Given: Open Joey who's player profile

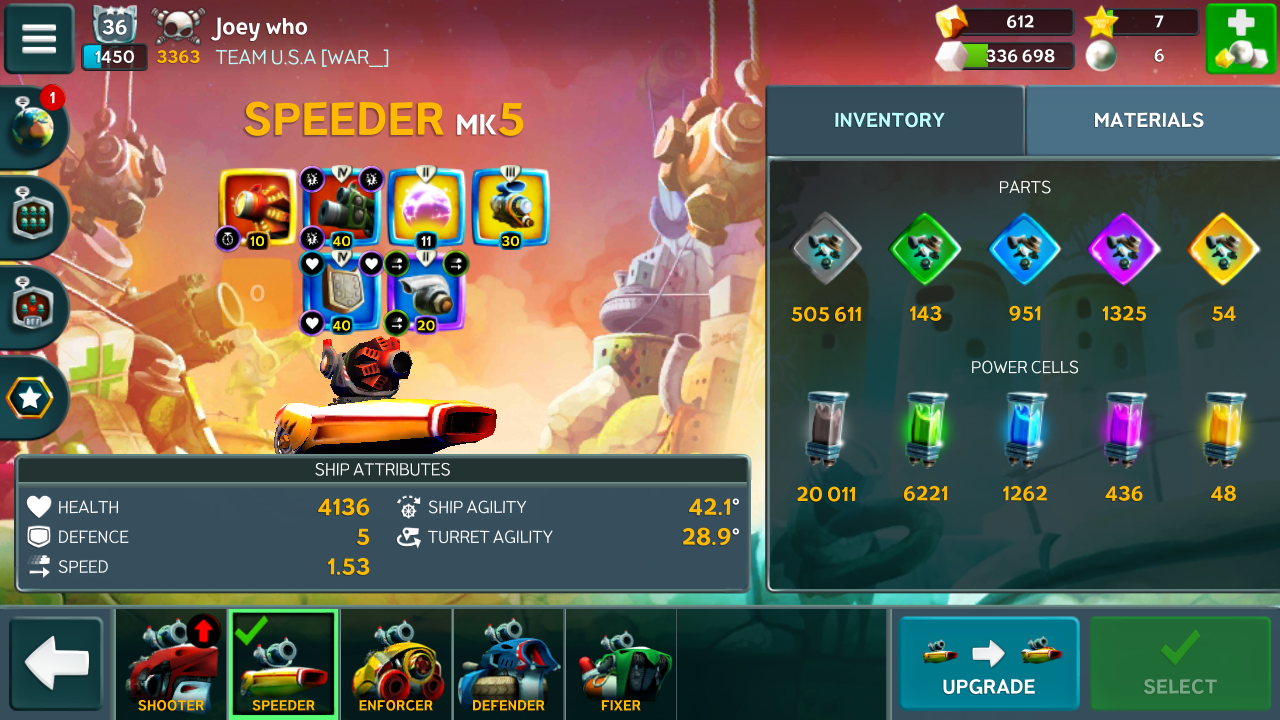Looking at the screenshot, I should coord(259,27).
